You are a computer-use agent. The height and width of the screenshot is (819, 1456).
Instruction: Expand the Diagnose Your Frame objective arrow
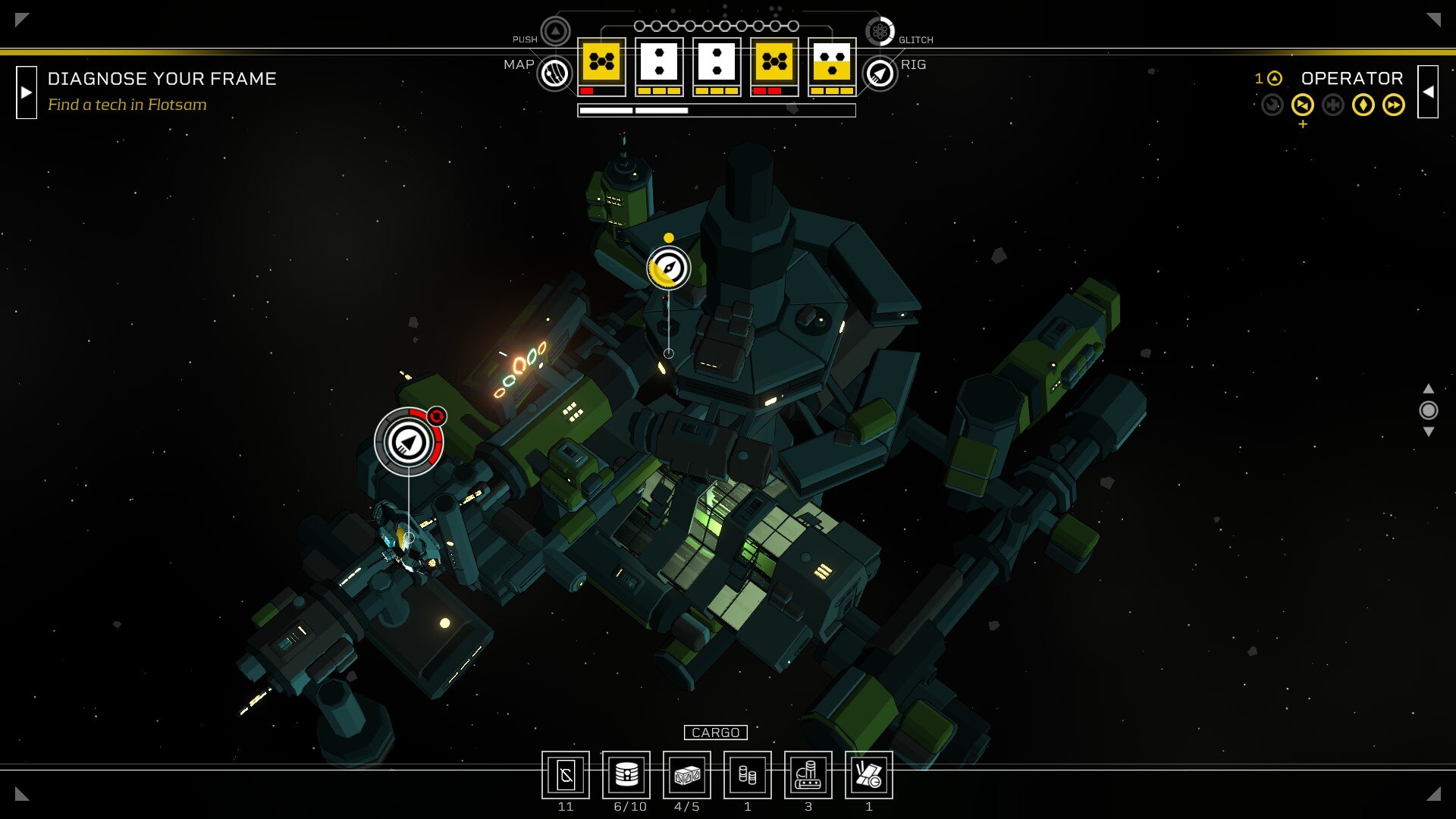point(27,93)
